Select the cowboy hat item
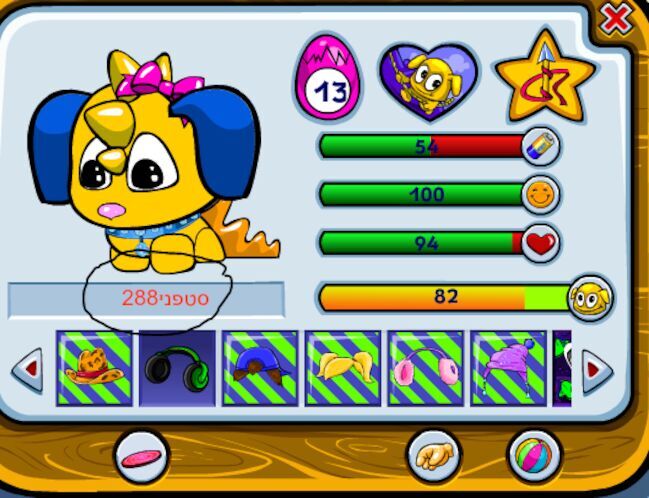This screenshot has height=498, width=649. tap(94, 368)
